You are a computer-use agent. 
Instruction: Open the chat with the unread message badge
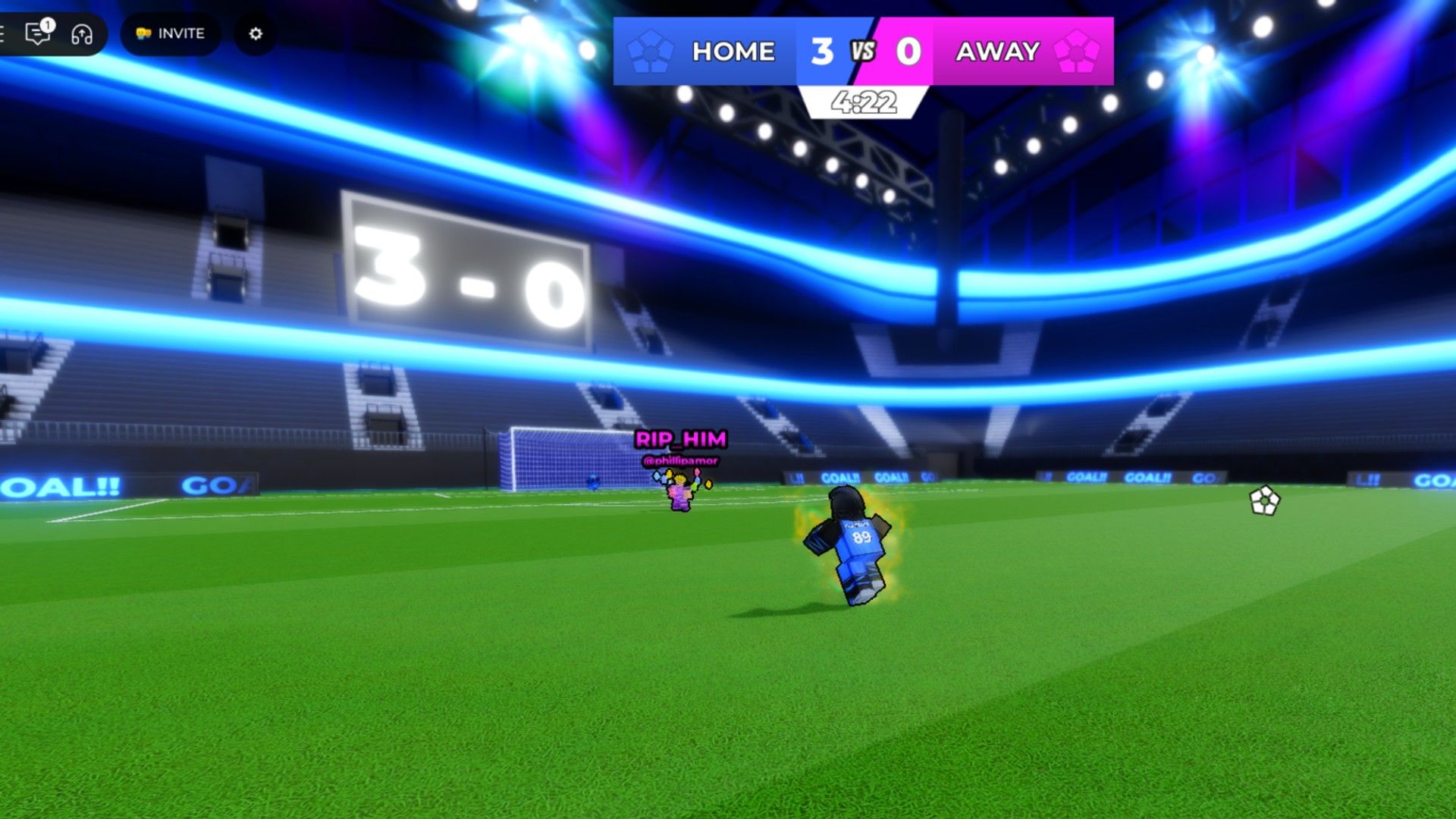click(37, 33)
